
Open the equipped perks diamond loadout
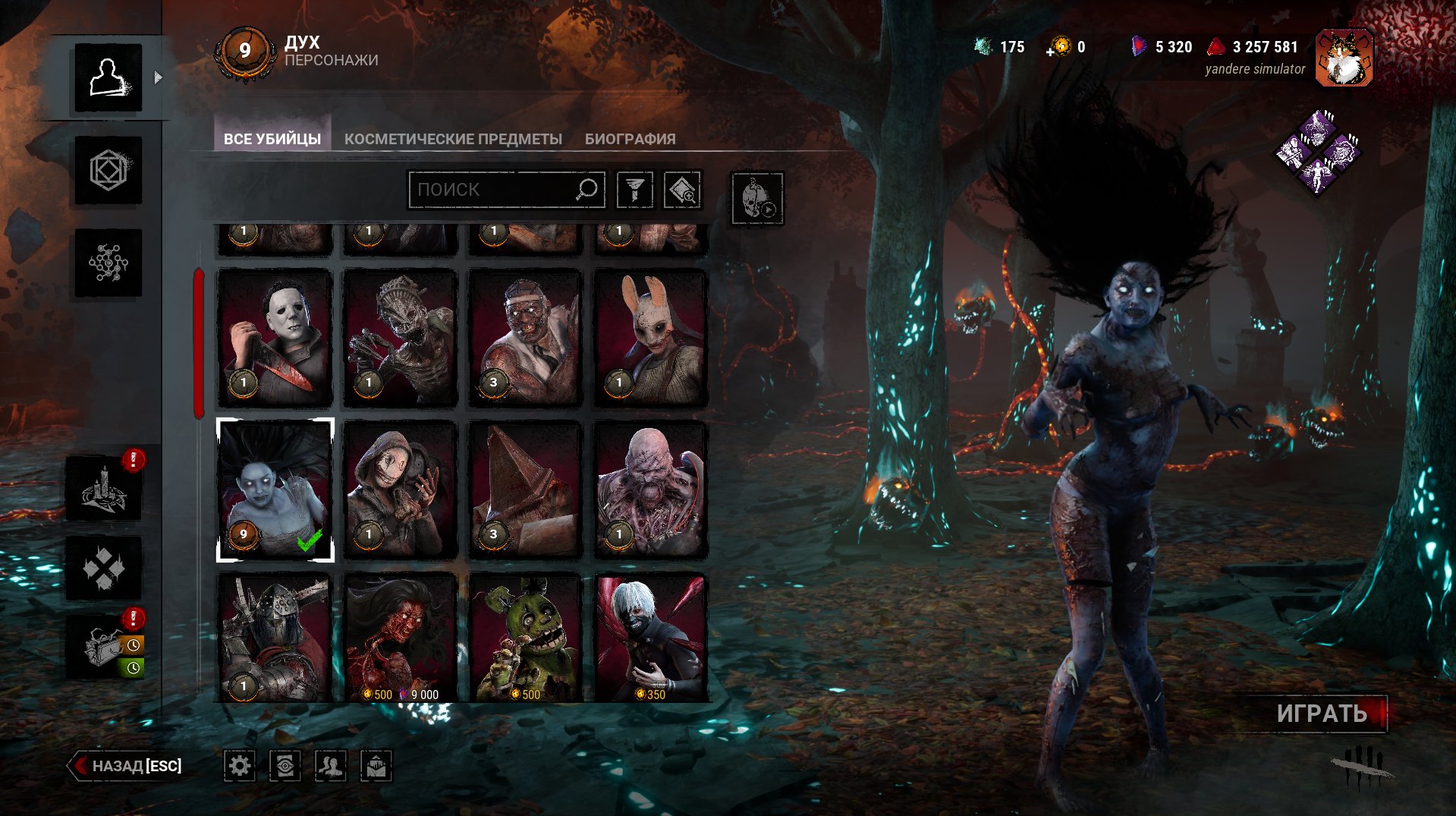point(1317,153)
